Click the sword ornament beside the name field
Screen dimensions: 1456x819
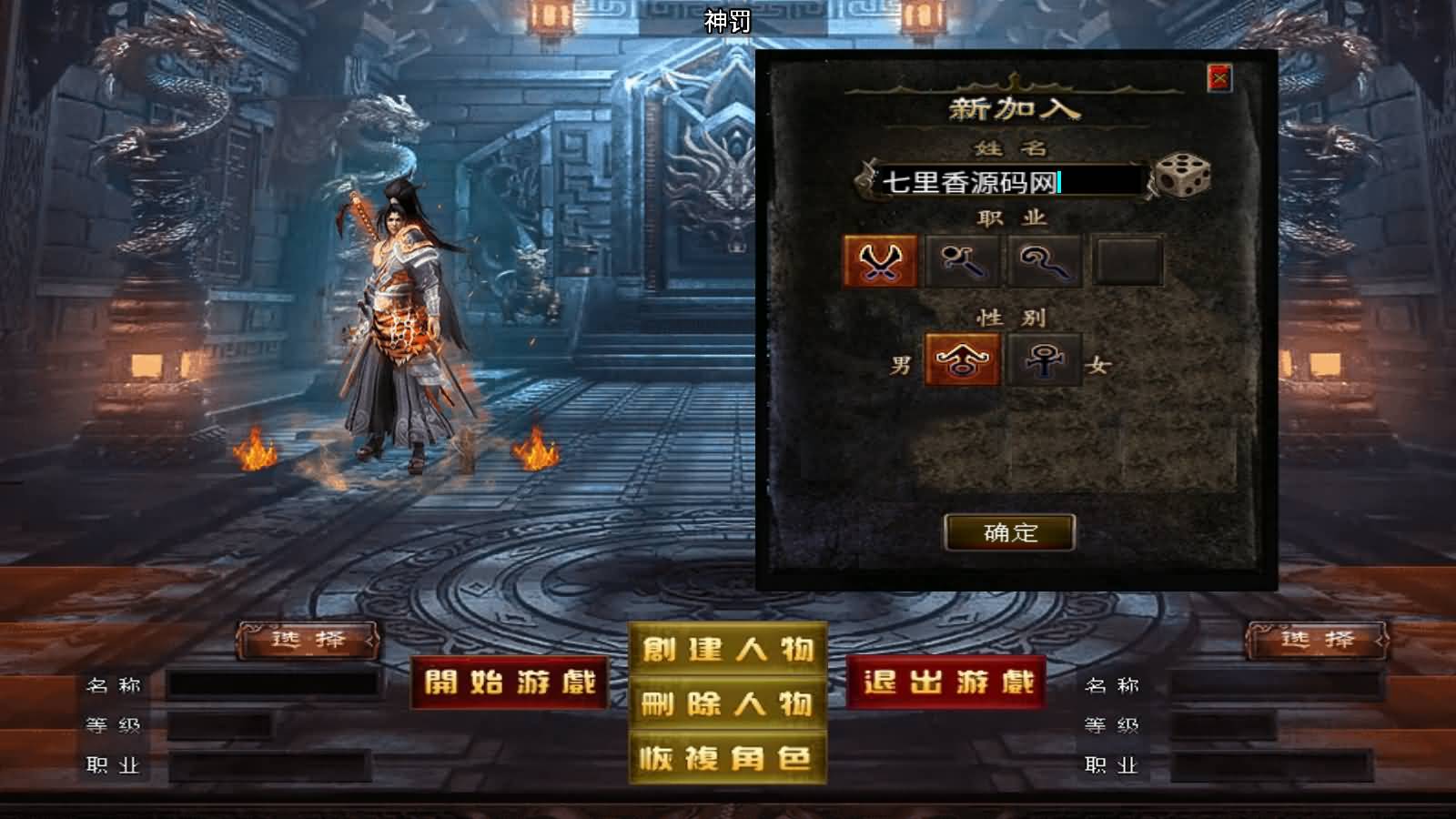863,180
